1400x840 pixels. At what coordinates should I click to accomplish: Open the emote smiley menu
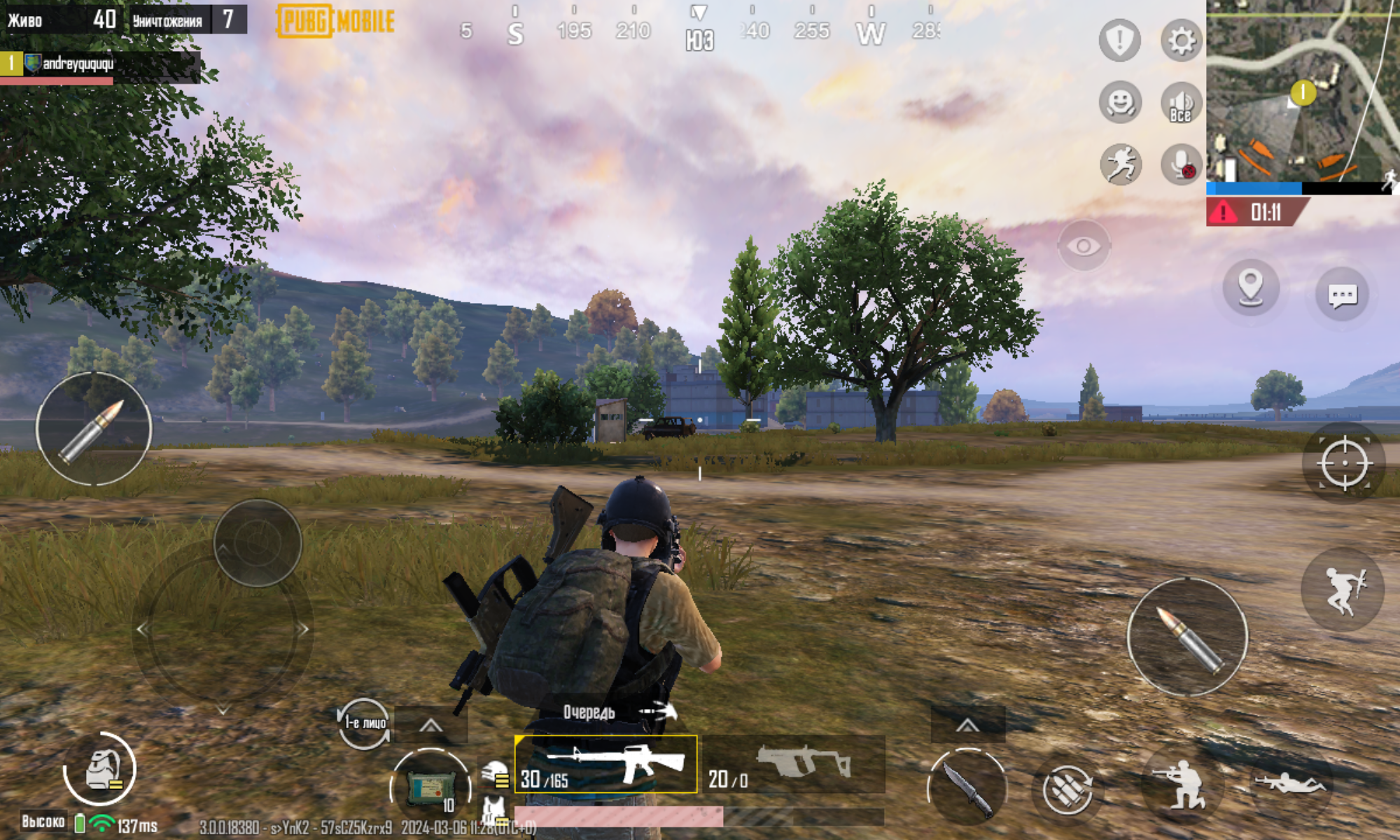click(1120, 102)
